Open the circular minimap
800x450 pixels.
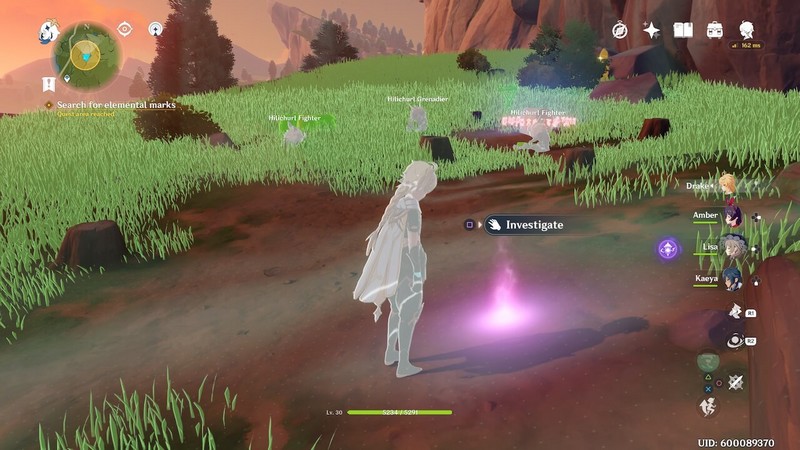pyautogui.click(x=87, y=54)
